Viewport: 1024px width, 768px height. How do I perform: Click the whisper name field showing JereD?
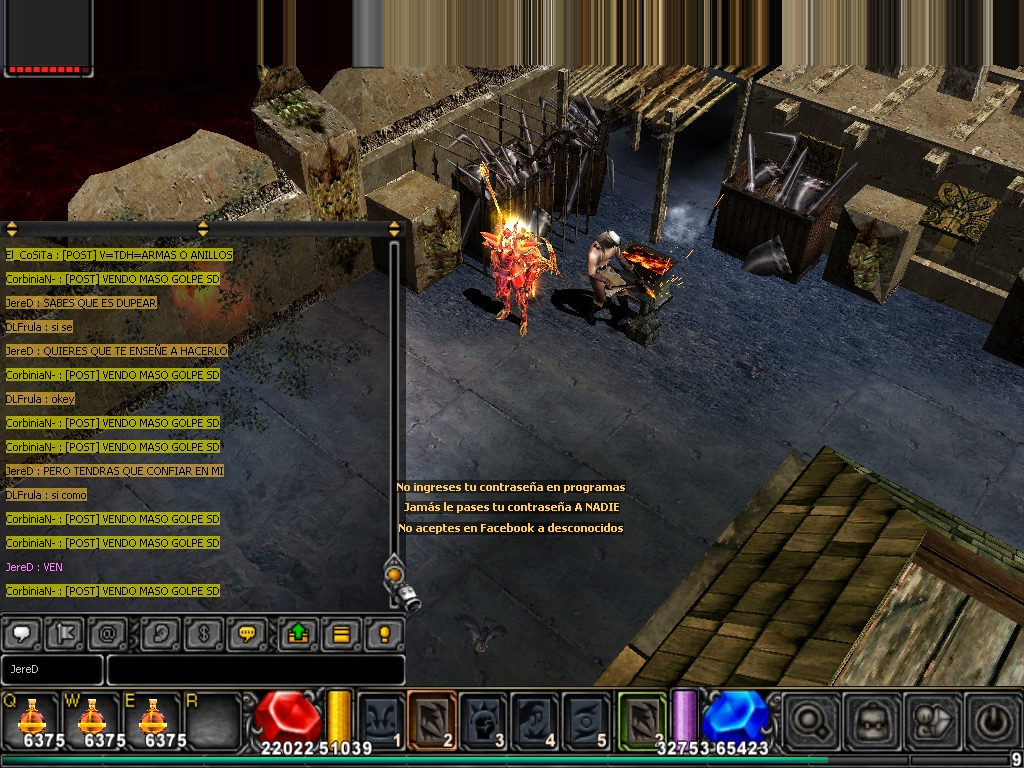[x=52, y=669]
